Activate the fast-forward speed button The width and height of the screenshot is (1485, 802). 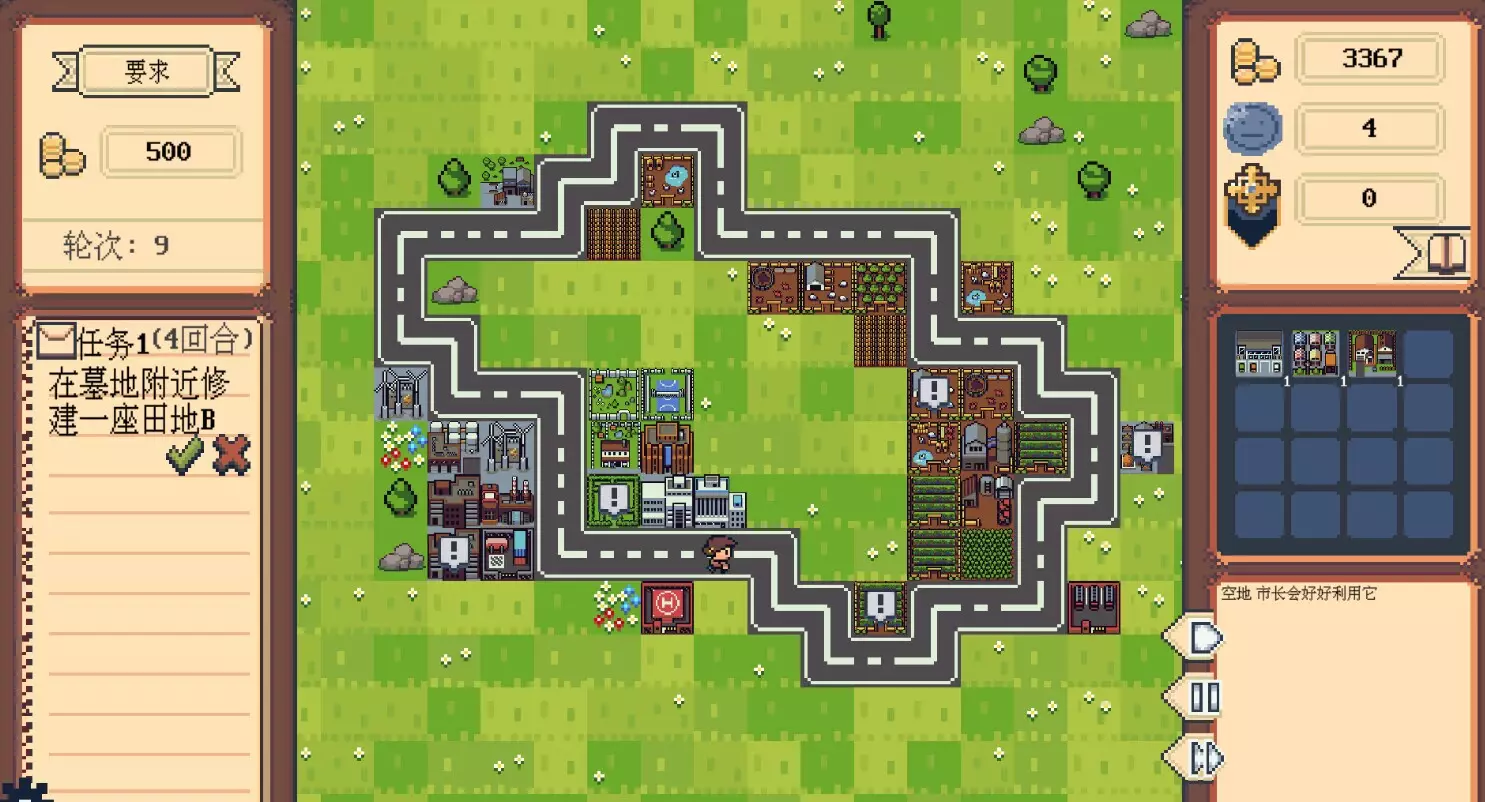[x=1203, y=757]
